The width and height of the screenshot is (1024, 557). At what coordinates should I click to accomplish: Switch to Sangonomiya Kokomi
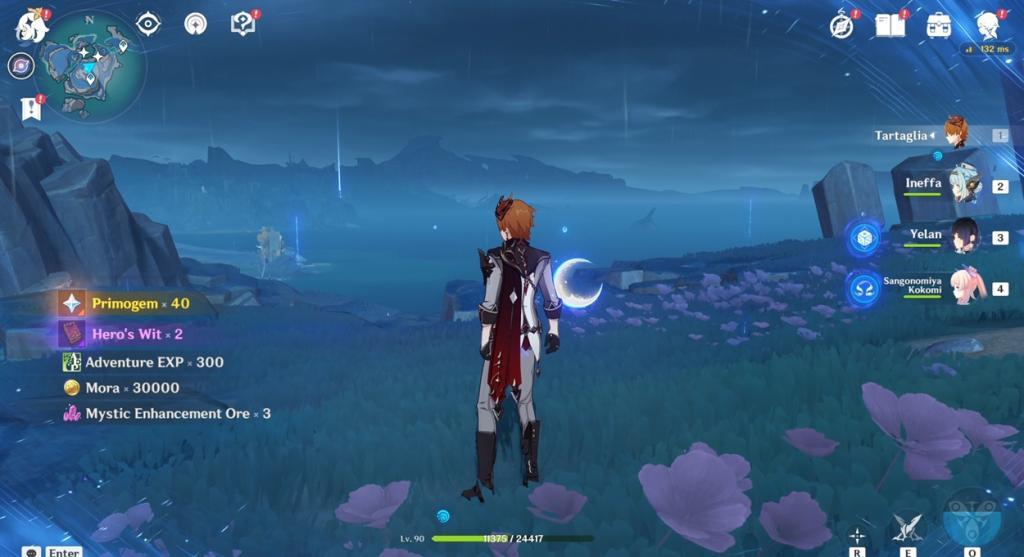pyautogui.click(x=965, y=287)
